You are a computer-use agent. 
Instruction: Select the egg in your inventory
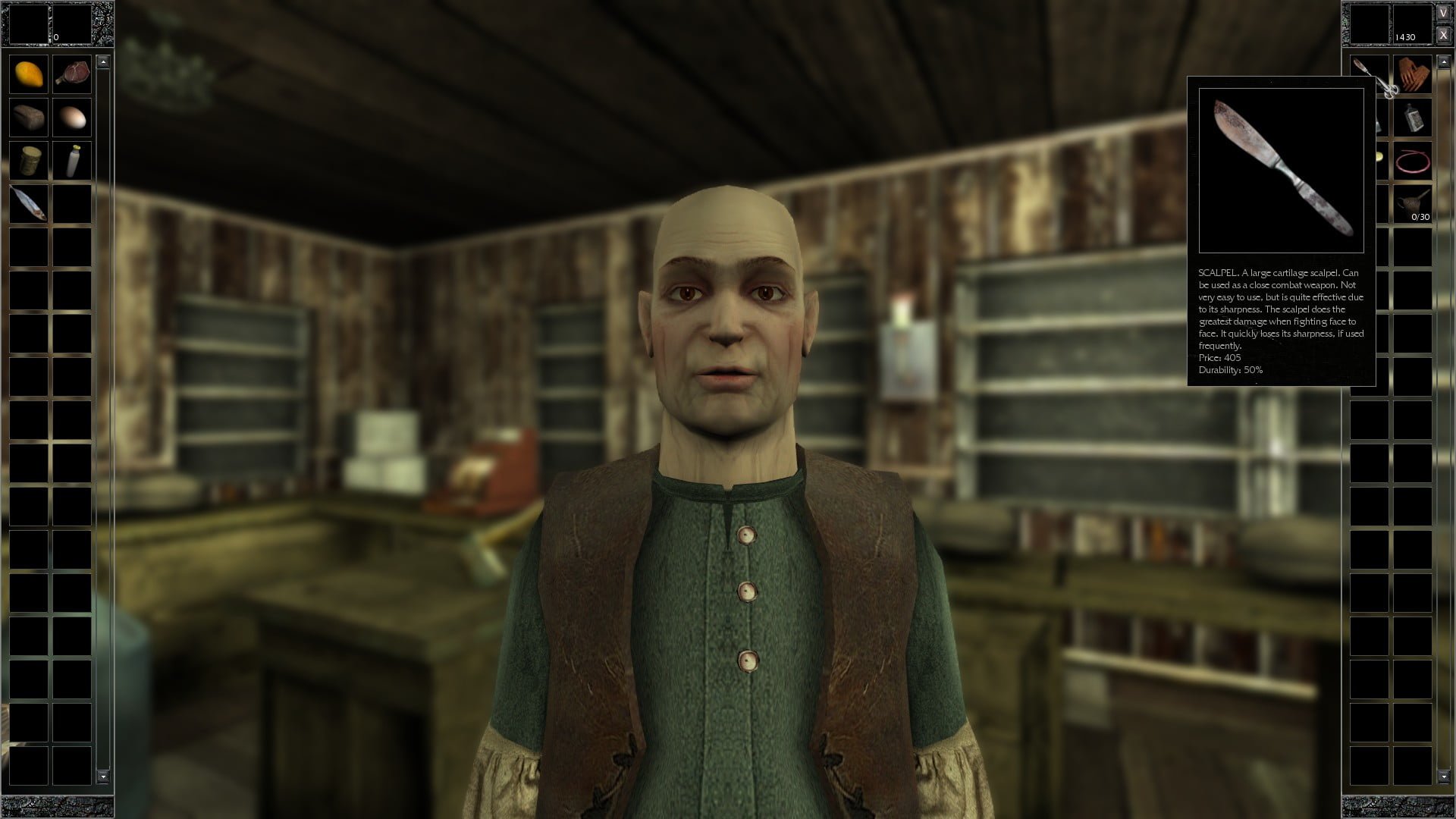(72, 117)
